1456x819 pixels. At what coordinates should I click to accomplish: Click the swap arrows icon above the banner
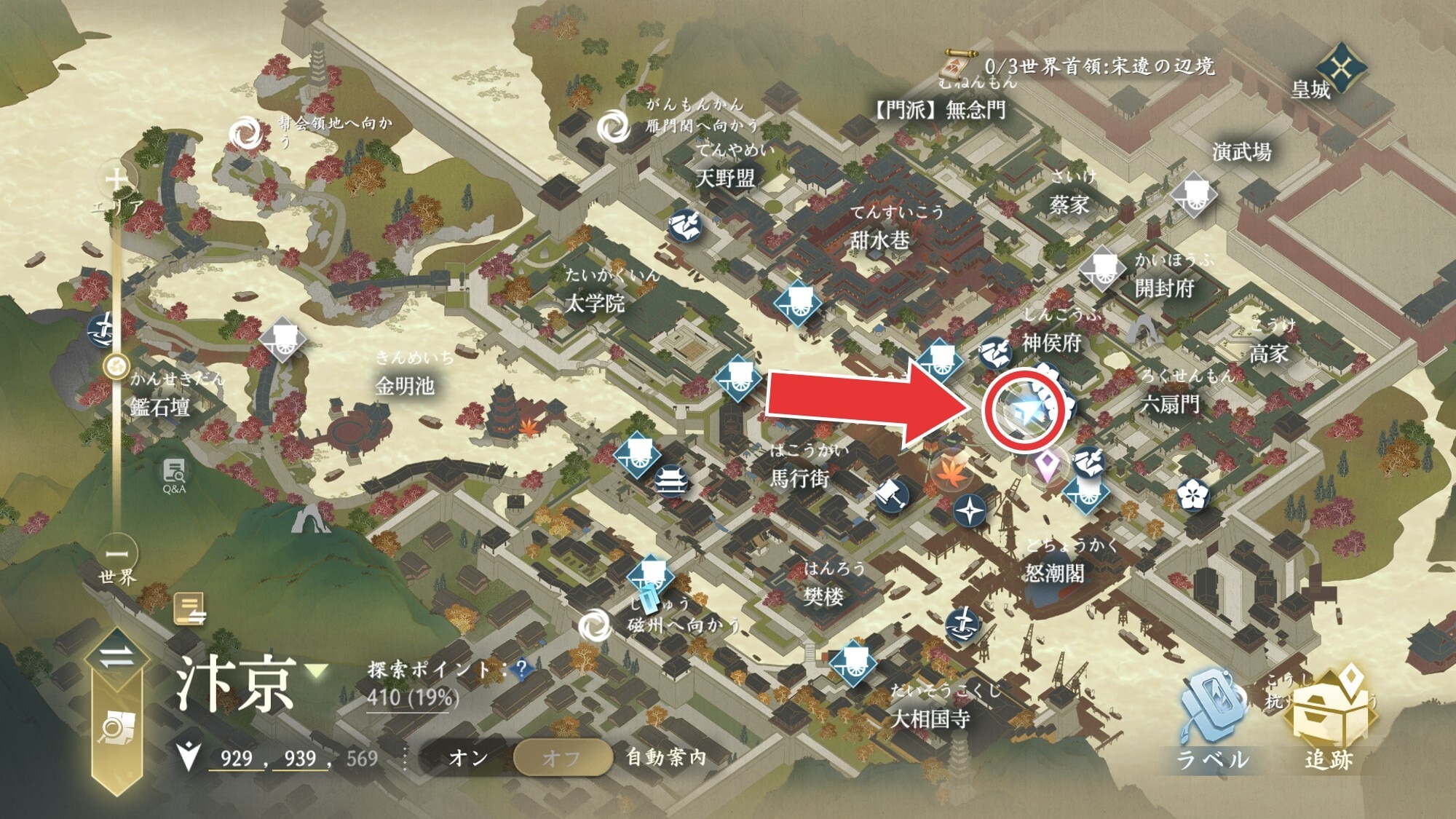(x=116, y=657)
